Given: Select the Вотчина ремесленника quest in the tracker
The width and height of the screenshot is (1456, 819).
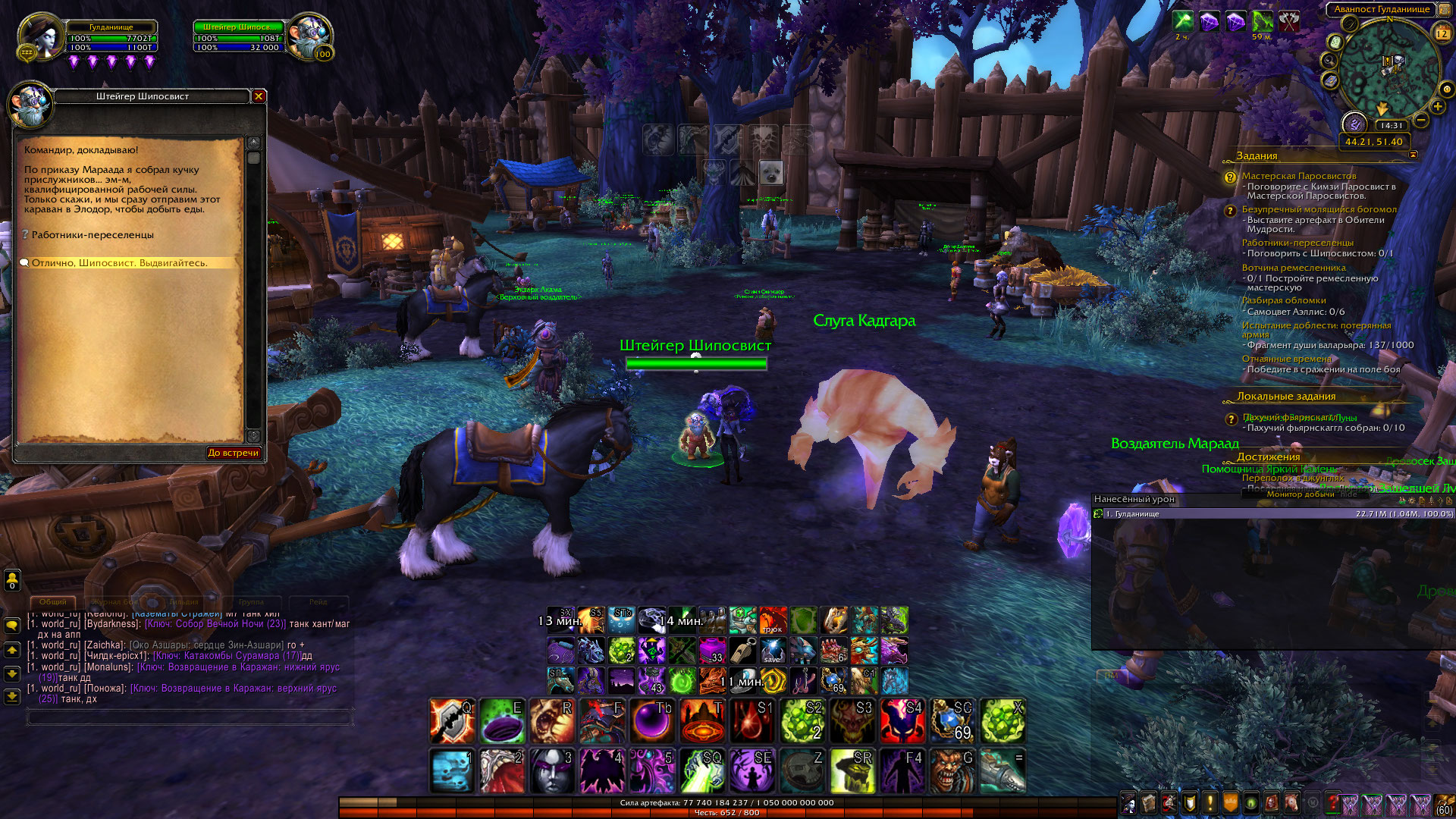Looking at the screenshot, I should (x=1294, y=268).
